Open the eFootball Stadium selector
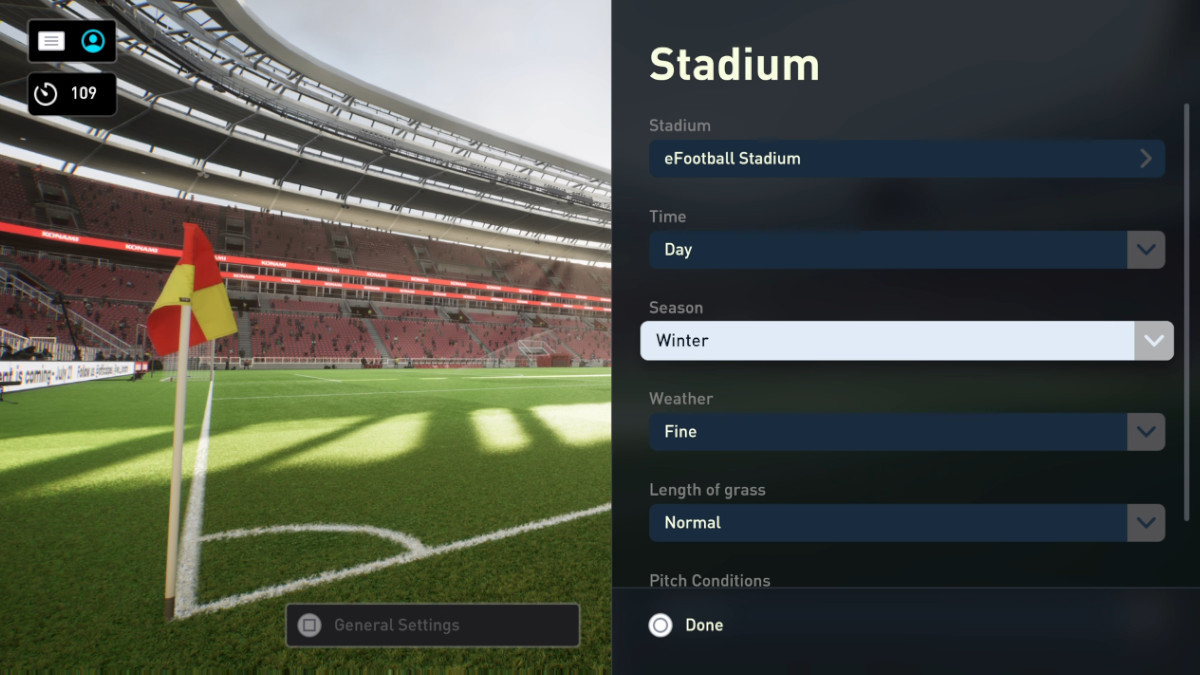The height and width of the screenshot is (675, 1200). point(906,159)
